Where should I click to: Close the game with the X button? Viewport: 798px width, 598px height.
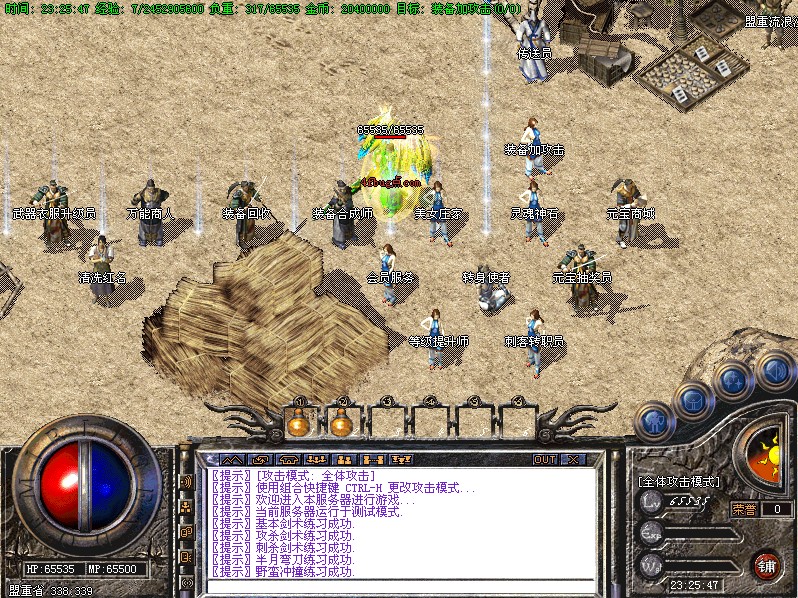click(x=573, y=459)
